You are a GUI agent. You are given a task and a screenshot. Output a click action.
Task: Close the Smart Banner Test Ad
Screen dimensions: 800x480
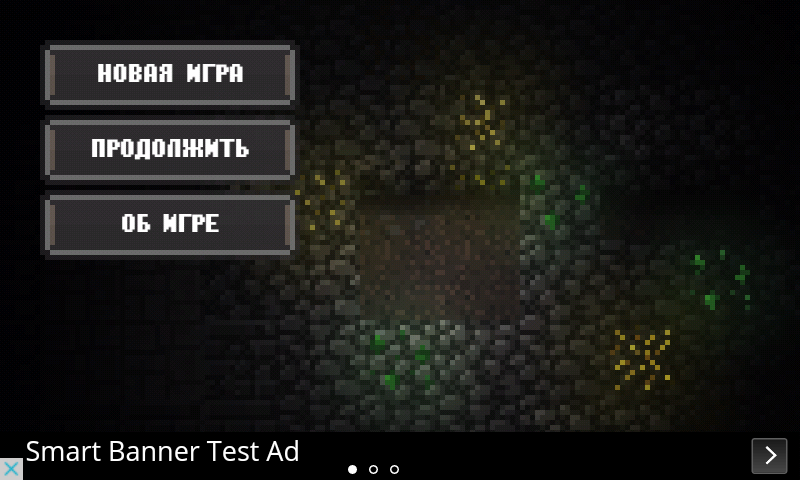11,469
